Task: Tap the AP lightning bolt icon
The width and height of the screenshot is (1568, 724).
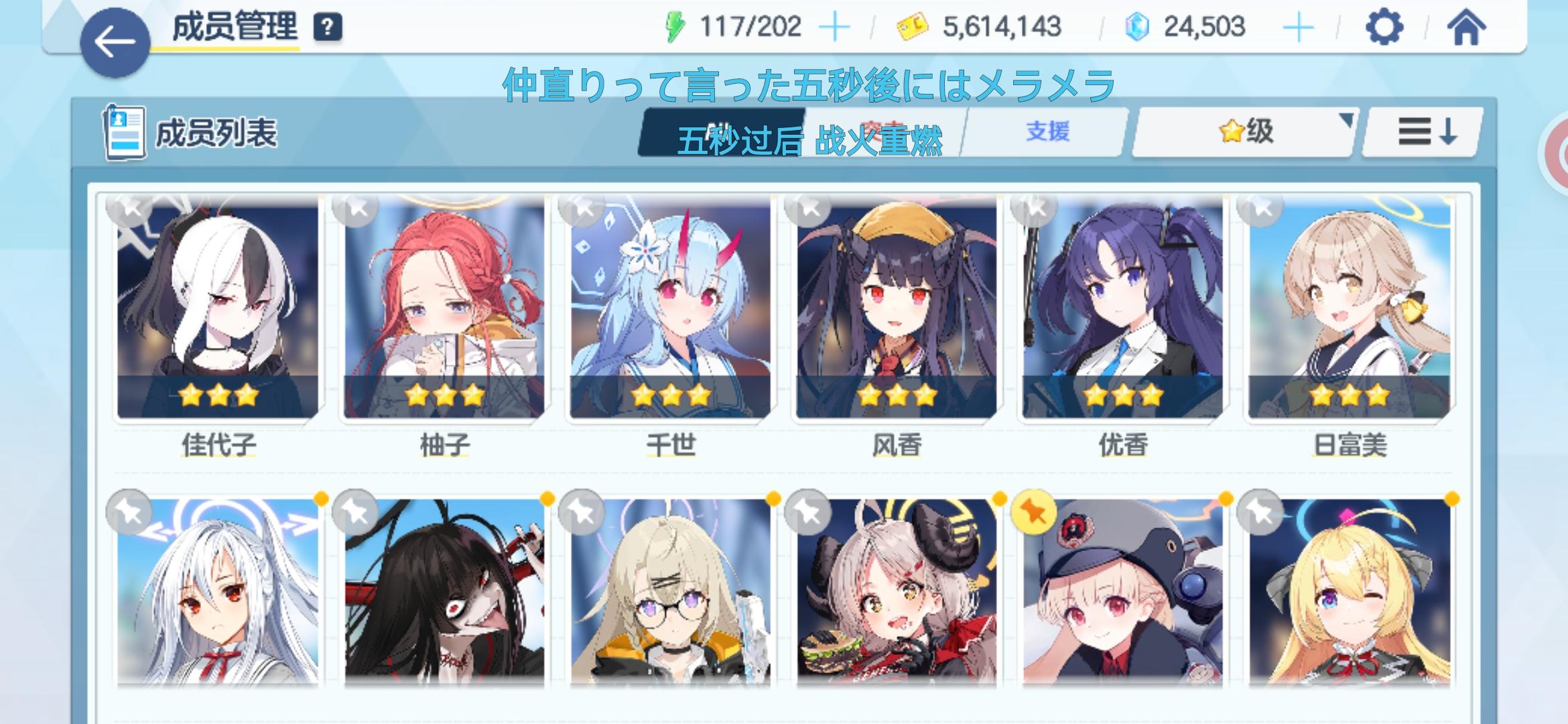Action: pos(676,25)
